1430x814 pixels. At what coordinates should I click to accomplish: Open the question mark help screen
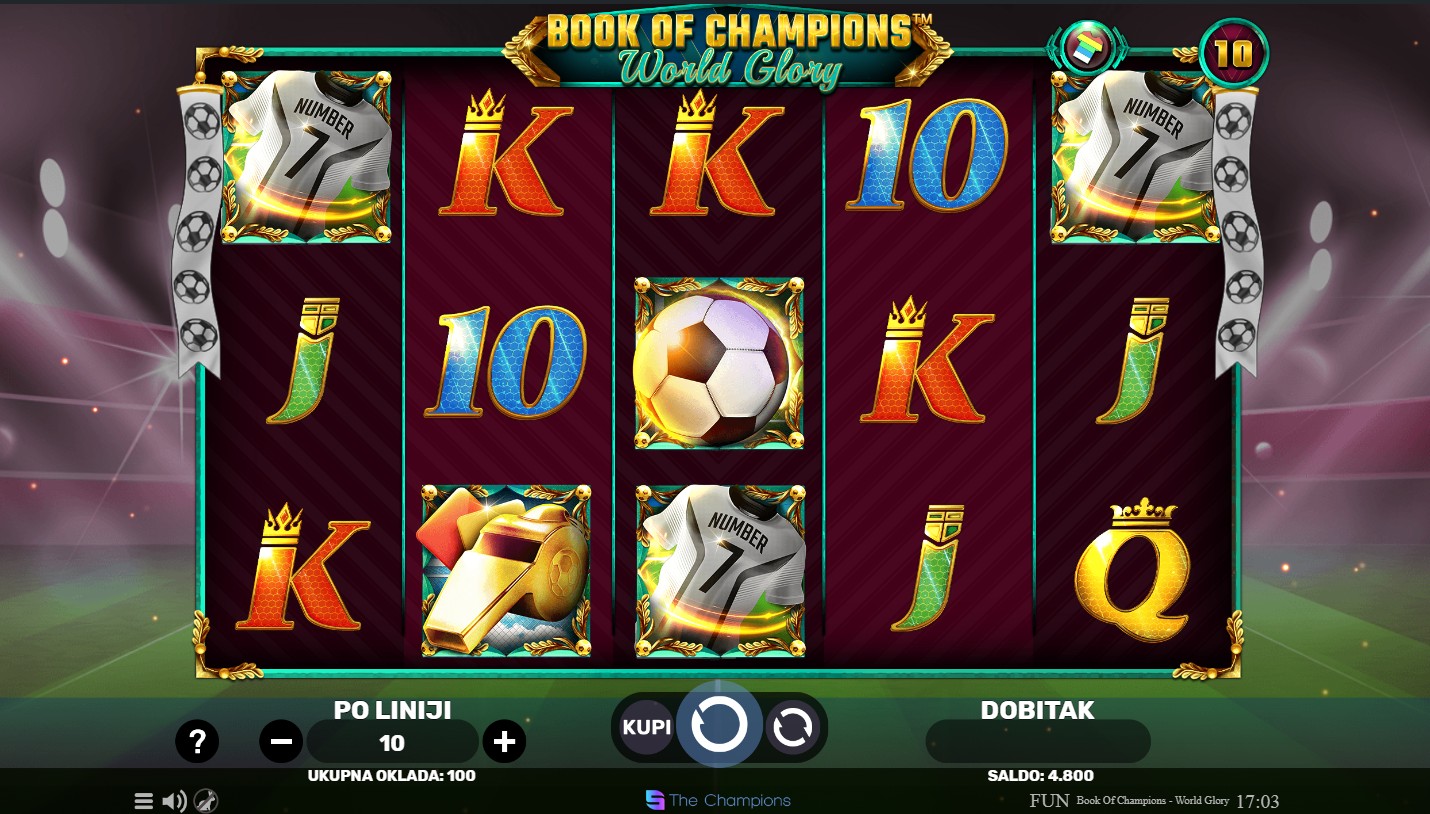pyautogui.click(x=197, y=741)
